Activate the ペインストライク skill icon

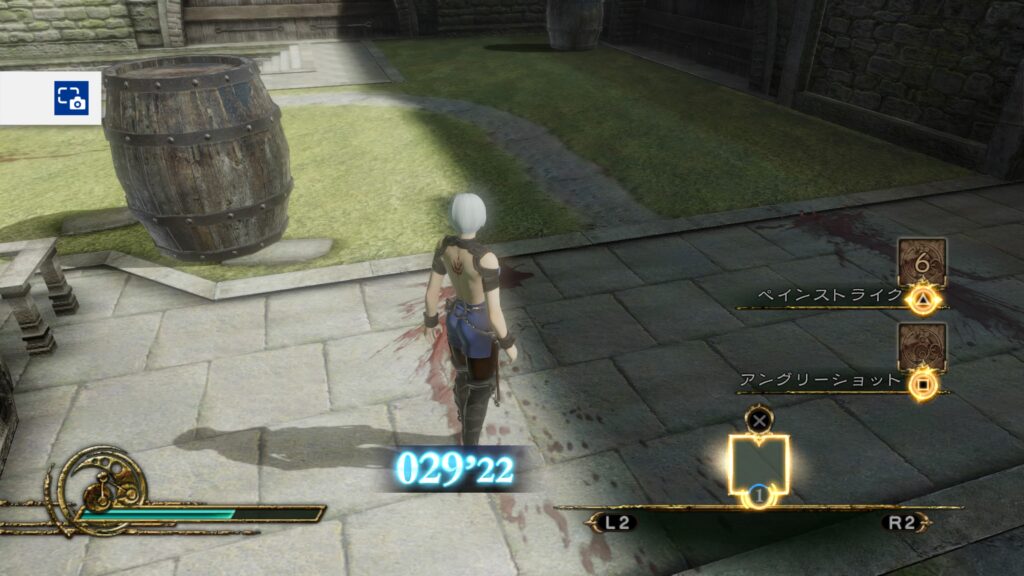point(921,262)
